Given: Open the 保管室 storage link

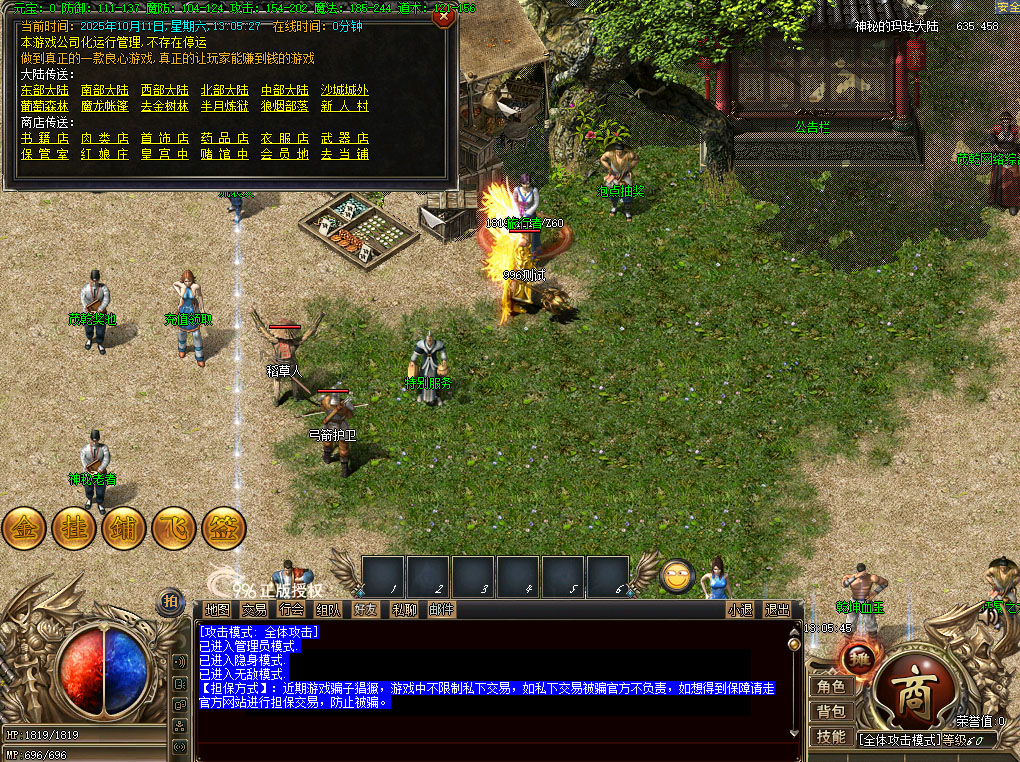Looking at the screenshot, I should pyautogui.click(x=45, y=154).
